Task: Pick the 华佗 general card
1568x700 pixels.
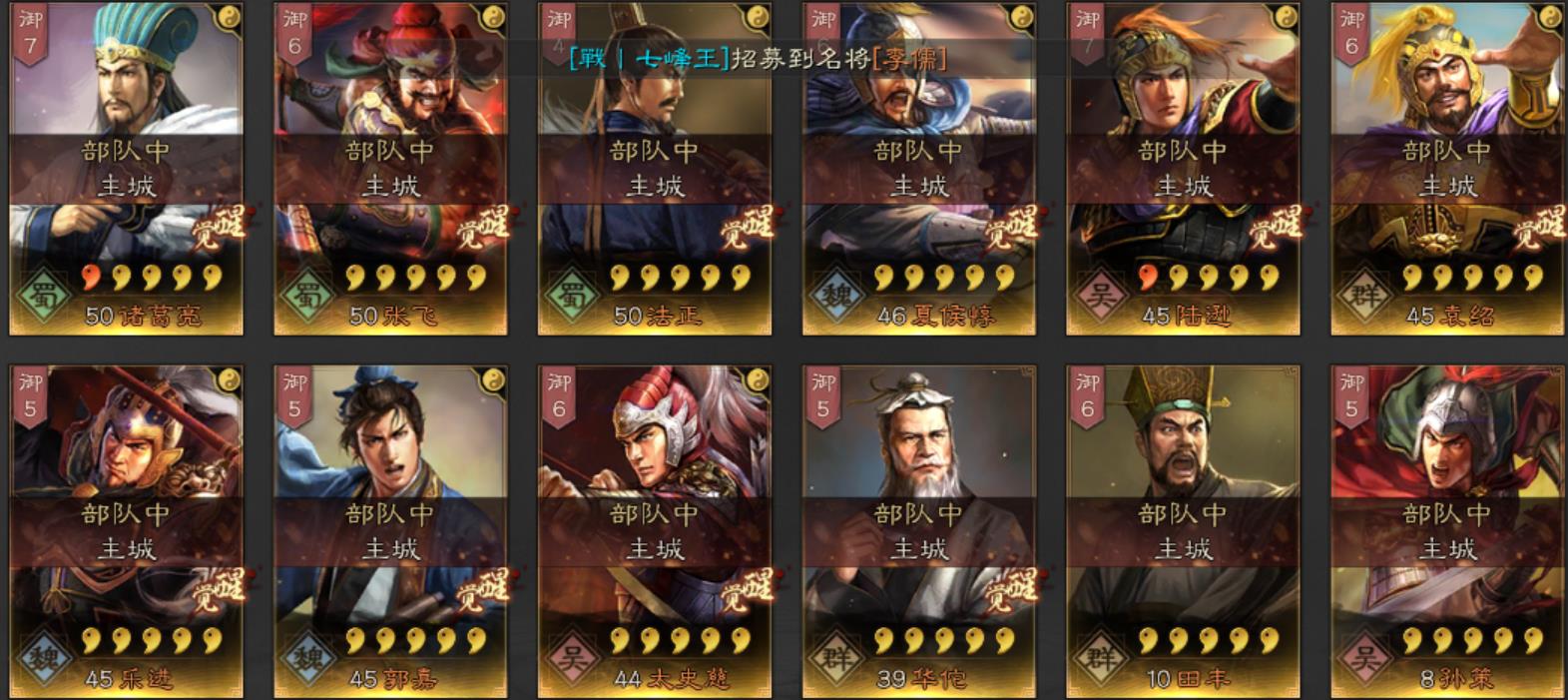Action: [919, 530]
